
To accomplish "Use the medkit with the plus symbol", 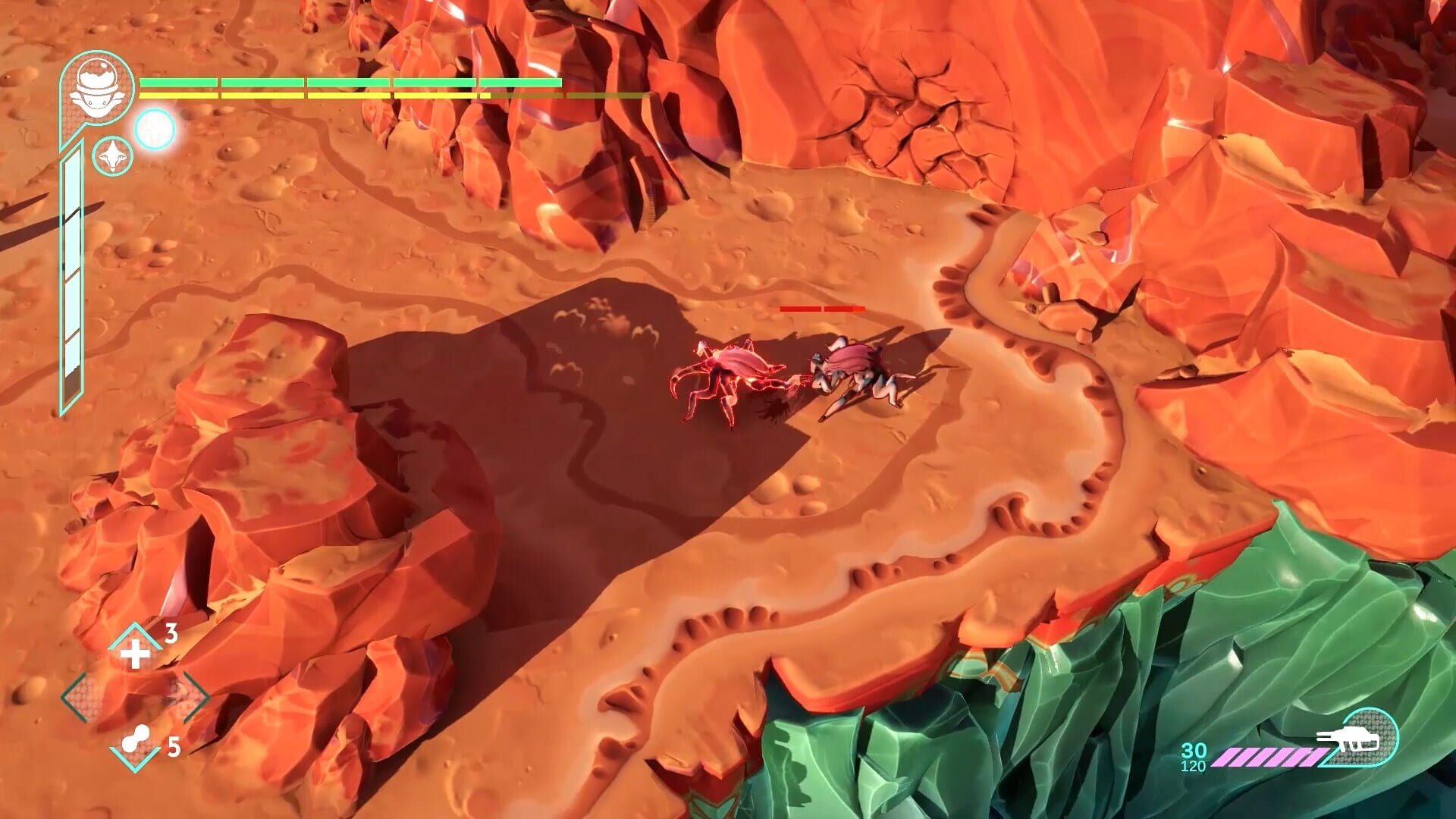I will pyautogui.click(x=135, y=654).
